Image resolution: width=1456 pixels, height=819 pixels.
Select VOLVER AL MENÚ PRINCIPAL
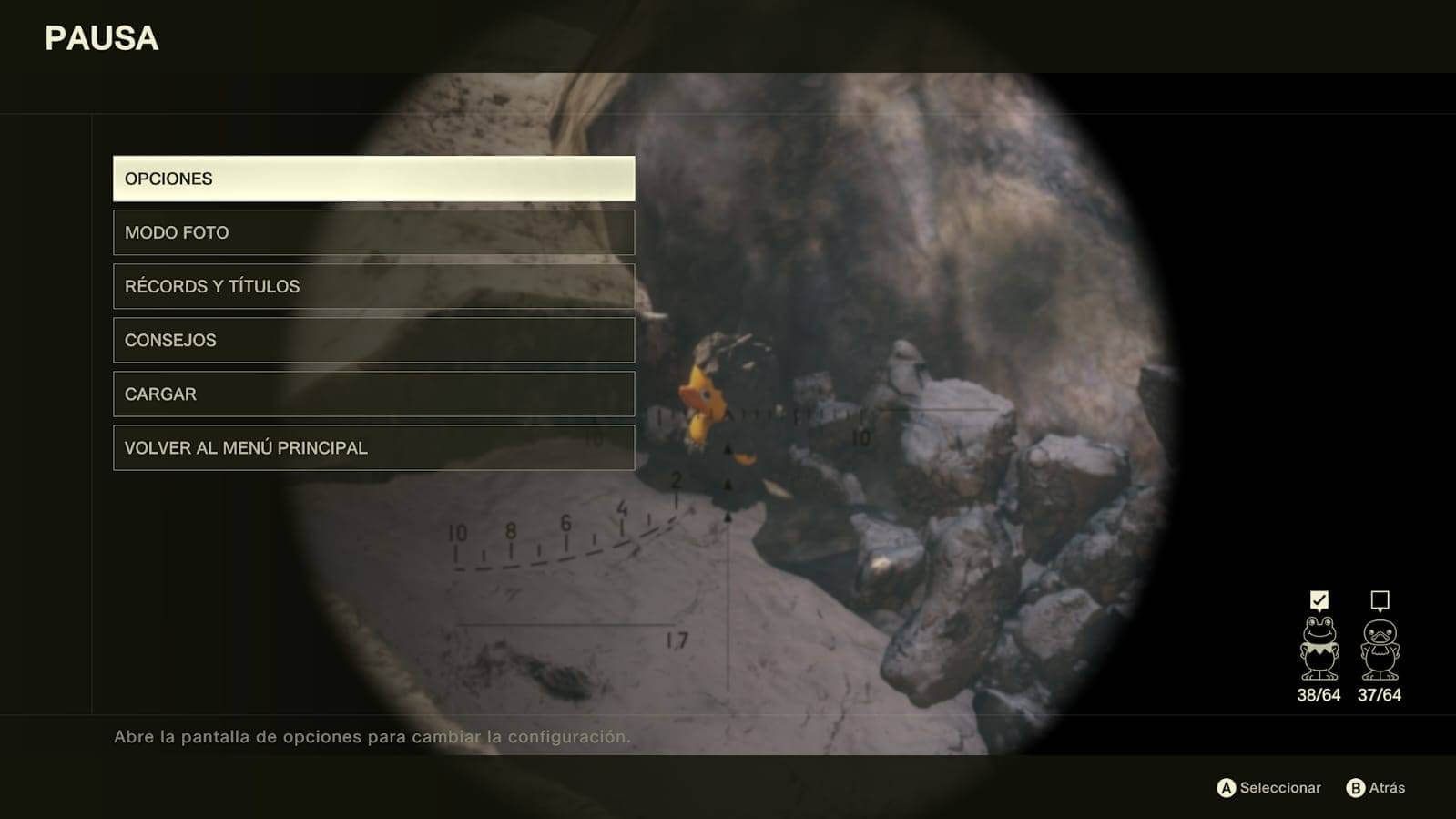coord(373,447)
